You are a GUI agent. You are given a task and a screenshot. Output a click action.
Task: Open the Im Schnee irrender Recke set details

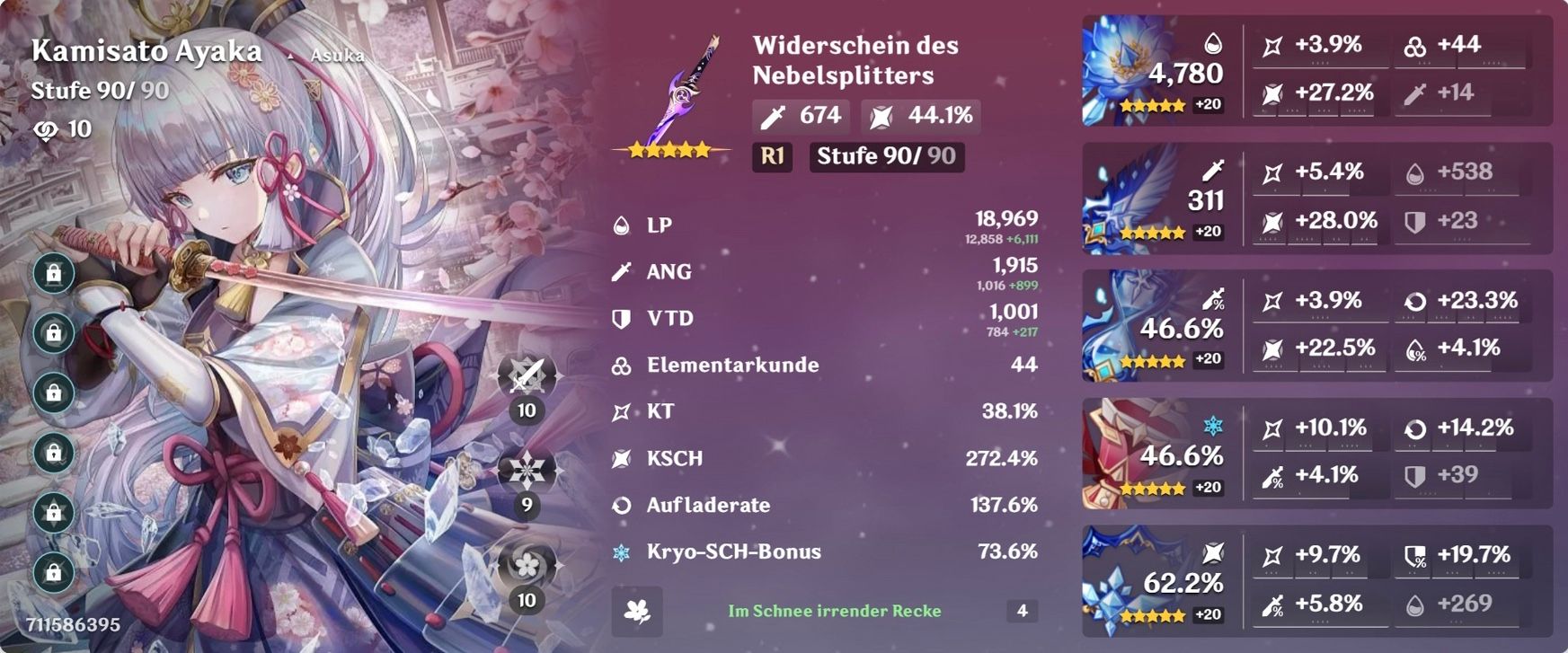click(834, 612)
